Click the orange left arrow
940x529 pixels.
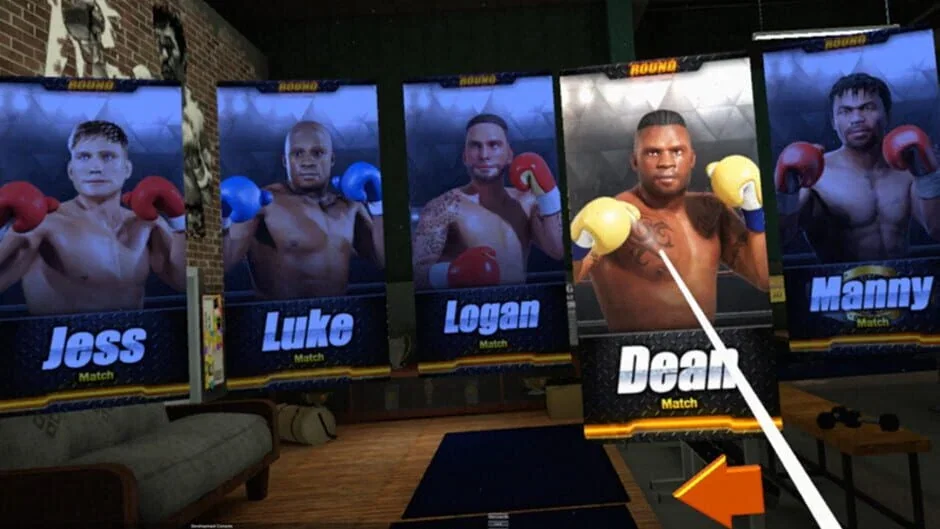pyautogui.click(x=721, y=490)
